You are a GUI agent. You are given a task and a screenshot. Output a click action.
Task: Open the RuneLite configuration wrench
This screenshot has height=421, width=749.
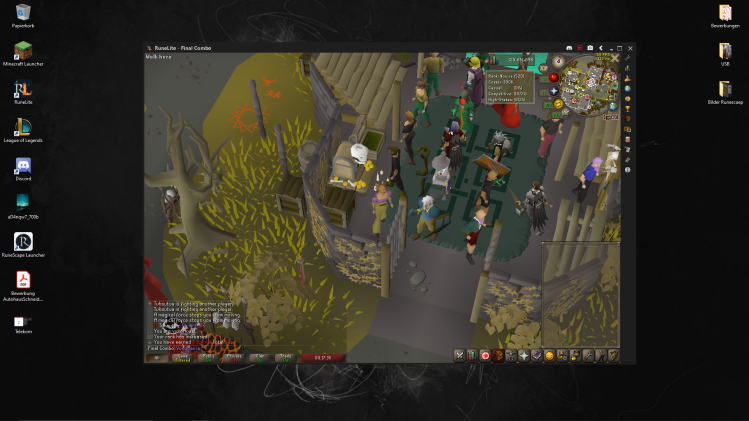(x=627, y=58)
